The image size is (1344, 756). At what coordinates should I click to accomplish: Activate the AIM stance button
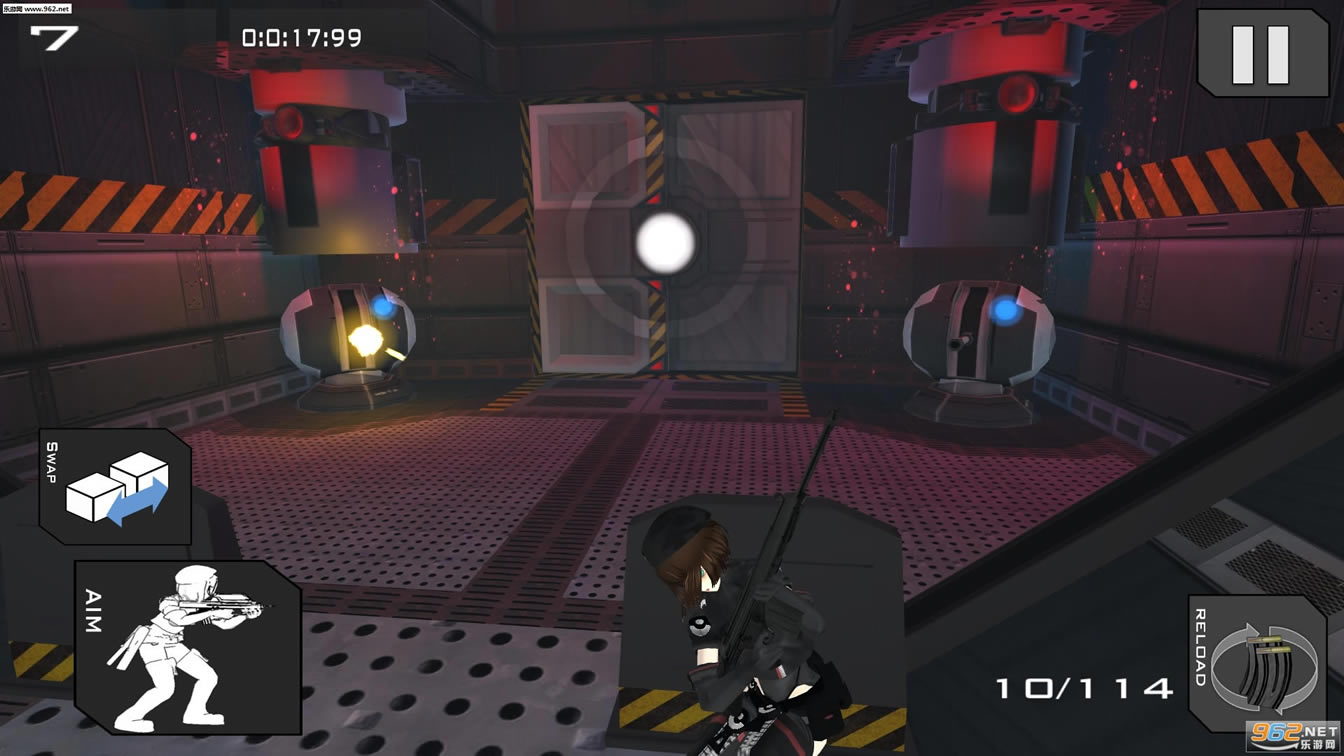(187, 646)
